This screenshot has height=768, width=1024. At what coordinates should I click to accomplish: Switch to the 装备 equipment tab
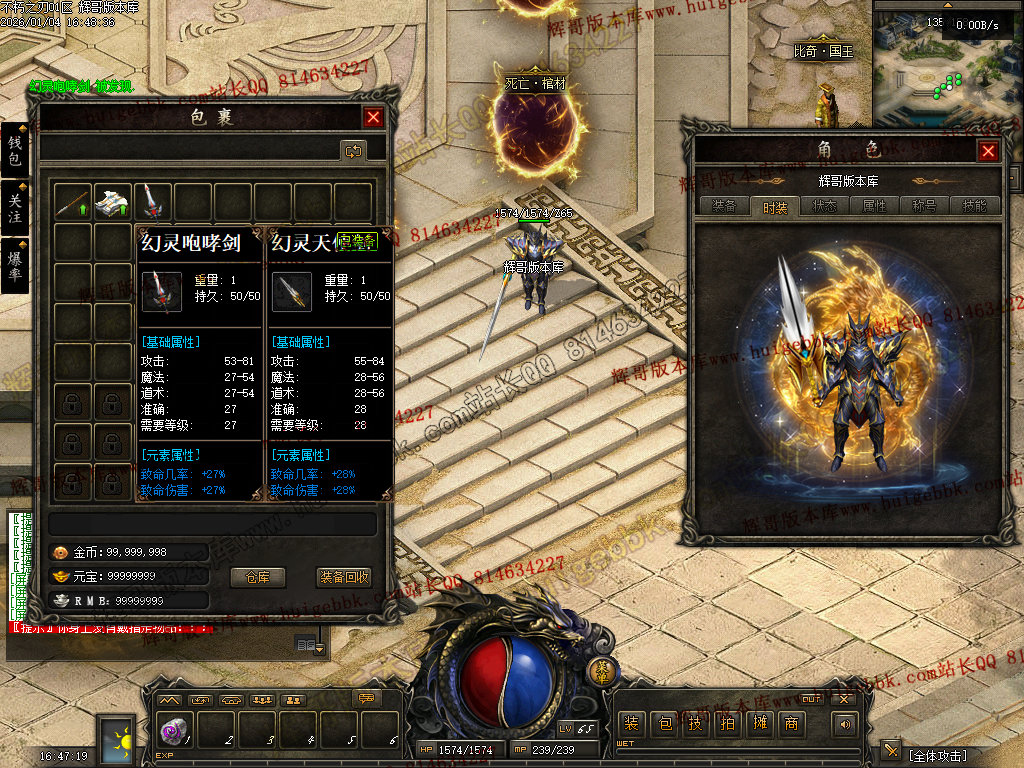tap(724, 206)
